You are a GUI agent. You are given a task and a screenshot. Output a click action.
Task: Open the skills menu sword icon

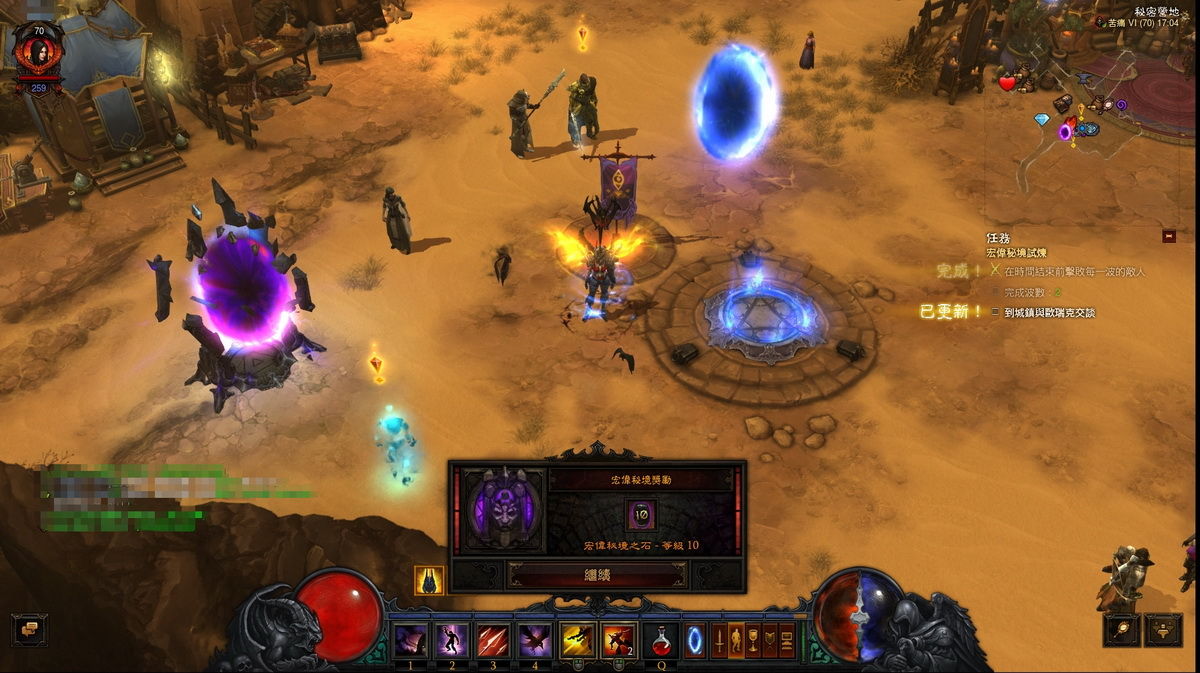719,640
